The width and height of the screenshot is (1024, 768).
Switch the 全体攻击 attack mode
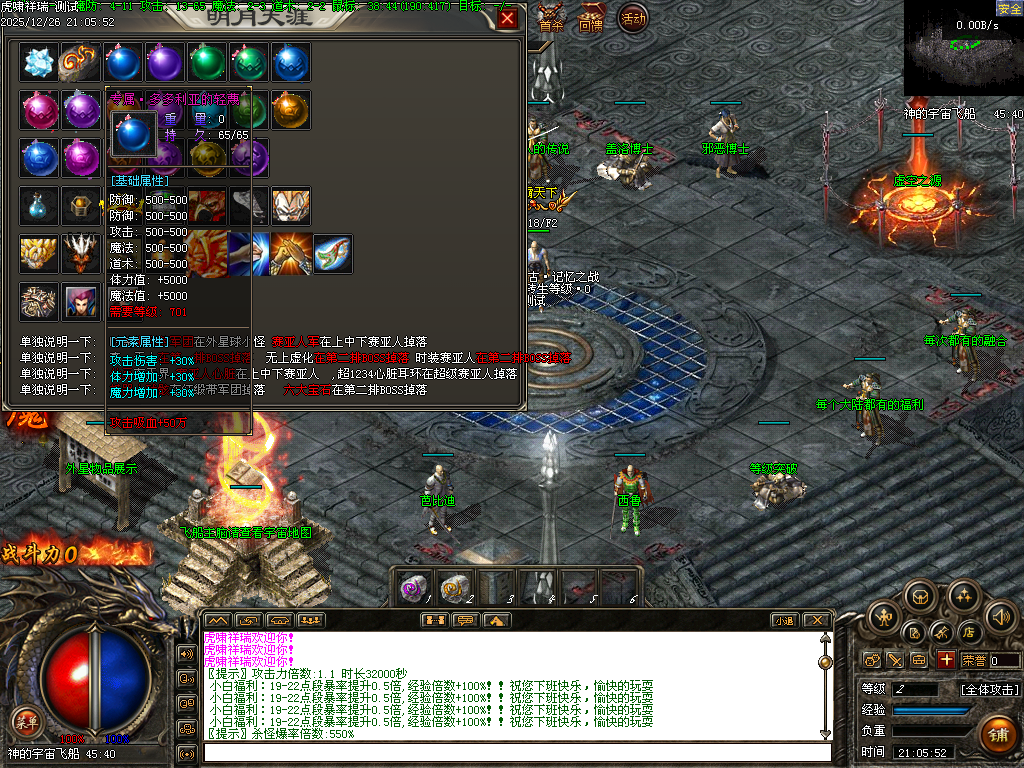pyautogui.click(x=990, y=689)
